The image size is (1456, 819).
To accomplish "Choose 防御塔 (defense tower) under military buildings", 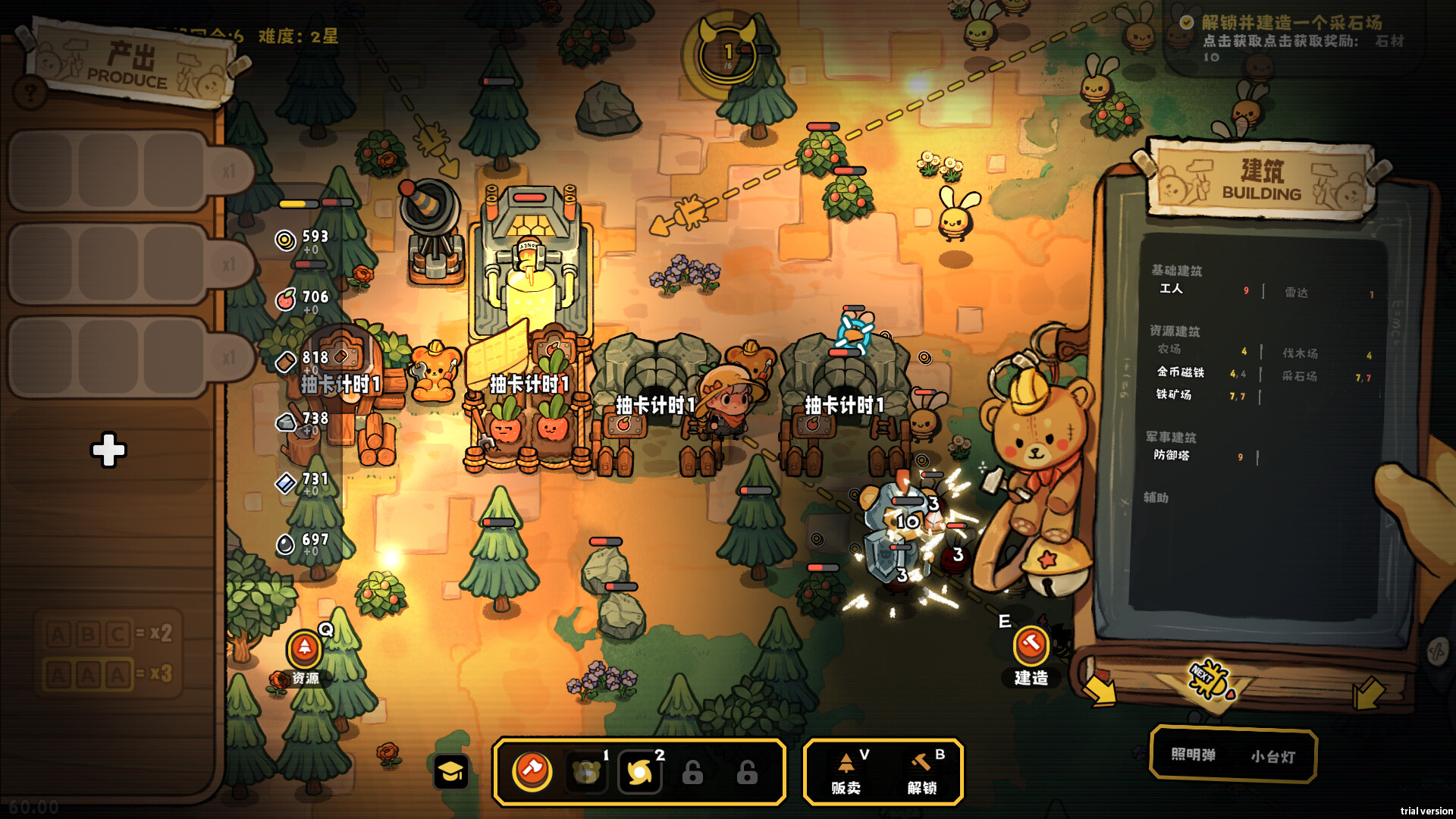I will click(1172, 456).
